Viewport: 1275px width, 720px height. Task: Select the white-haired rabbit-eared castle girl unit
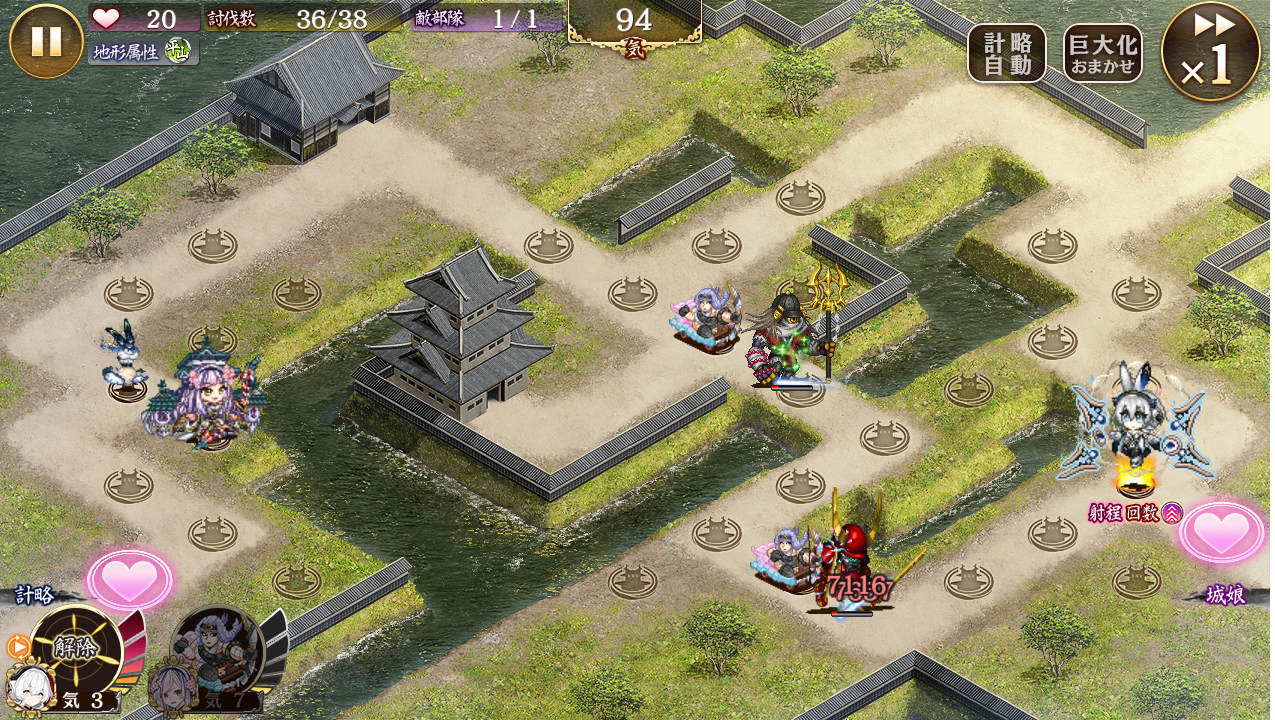(1135, 430)
